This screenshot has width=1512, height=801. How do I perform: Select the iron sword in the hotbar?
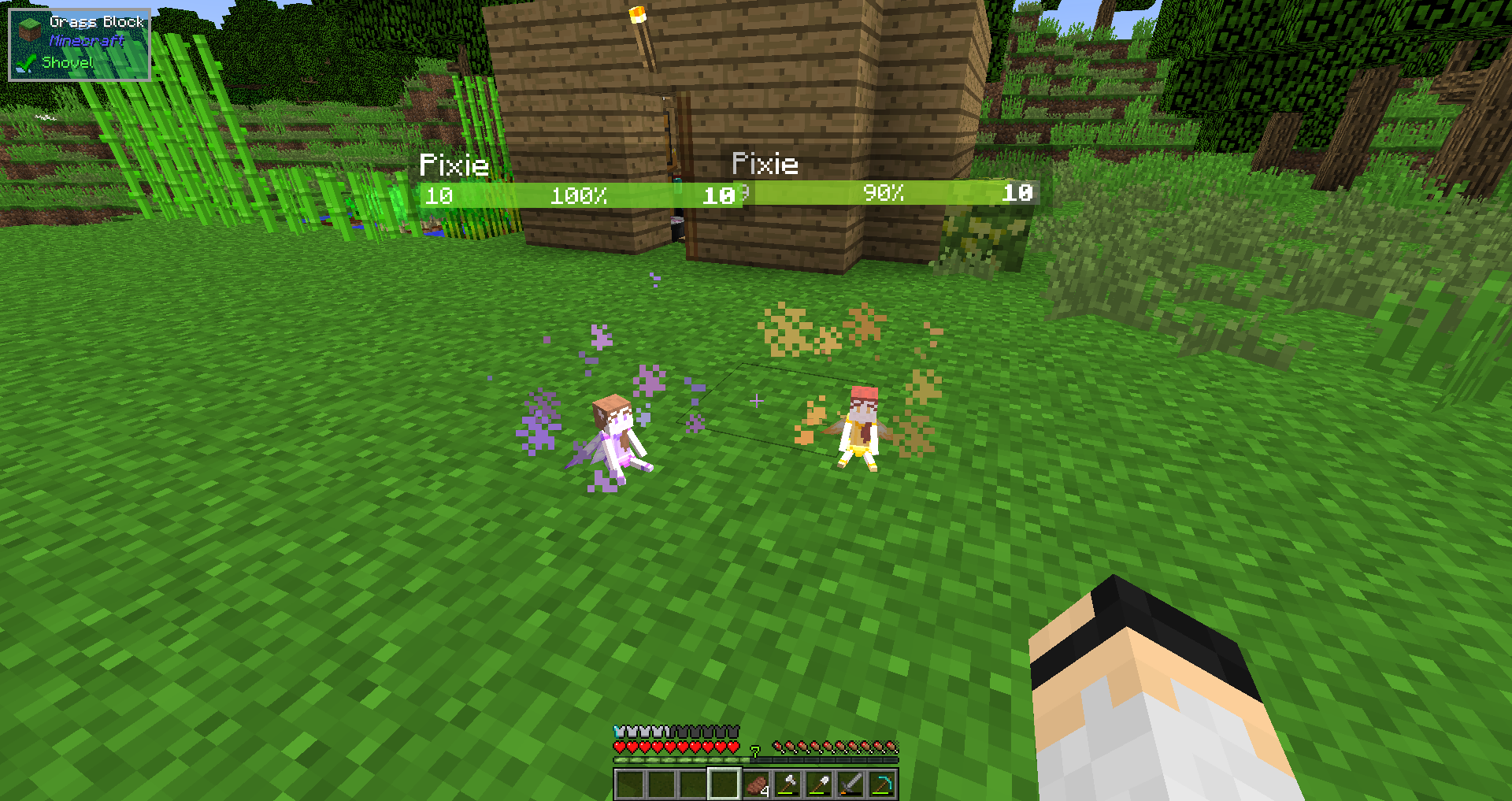point(851,783)
